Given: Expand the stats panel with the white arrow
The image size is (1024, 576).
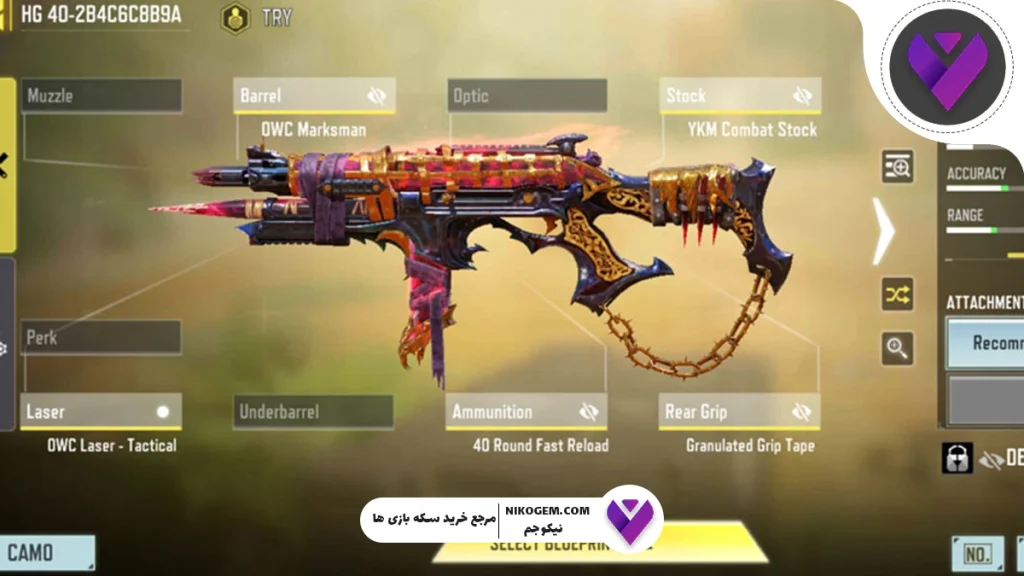Looking at the screenshot, I should pos(882,230).
